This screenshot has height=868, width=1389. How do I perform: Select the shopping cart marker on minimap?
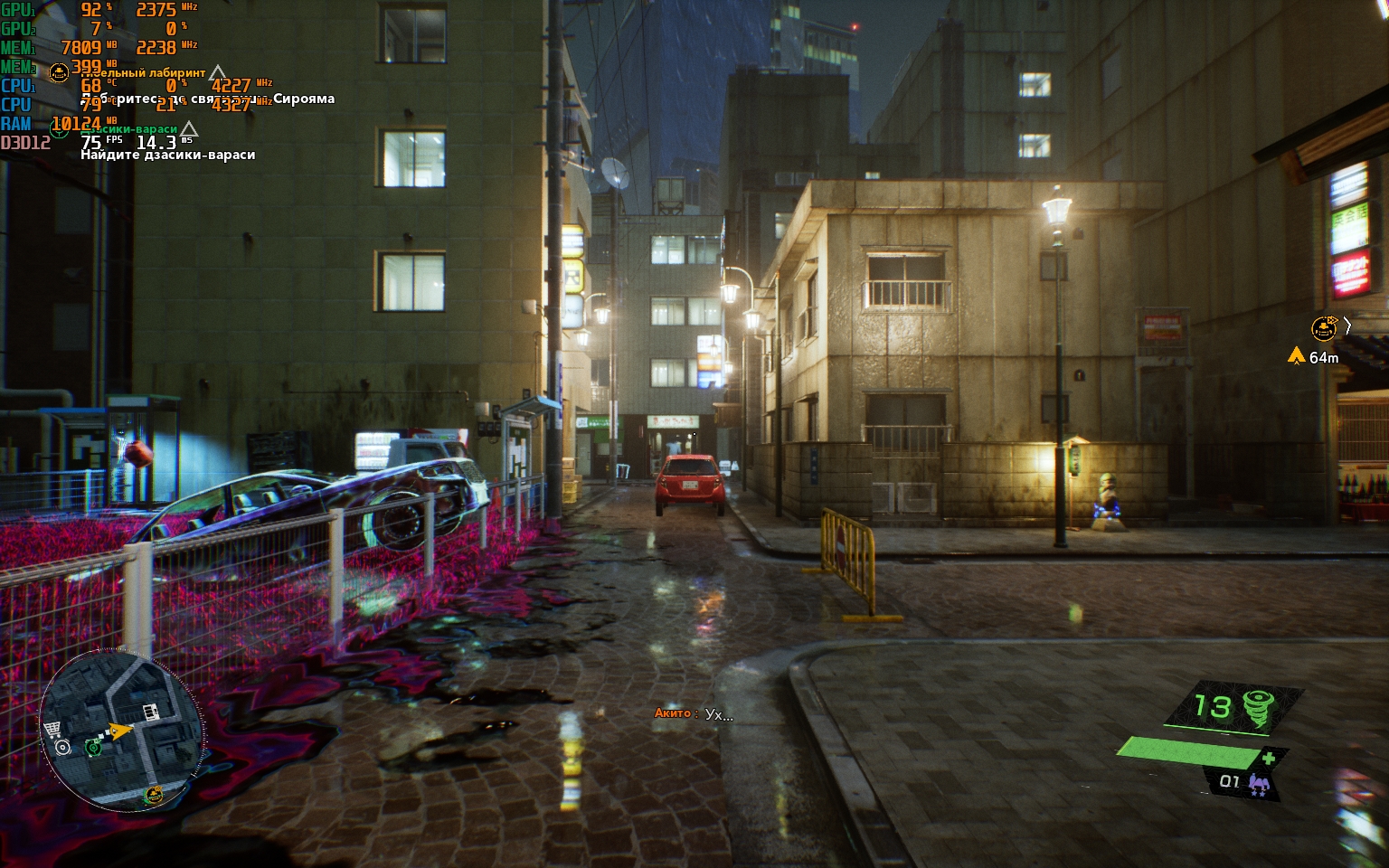click(52, 730)
